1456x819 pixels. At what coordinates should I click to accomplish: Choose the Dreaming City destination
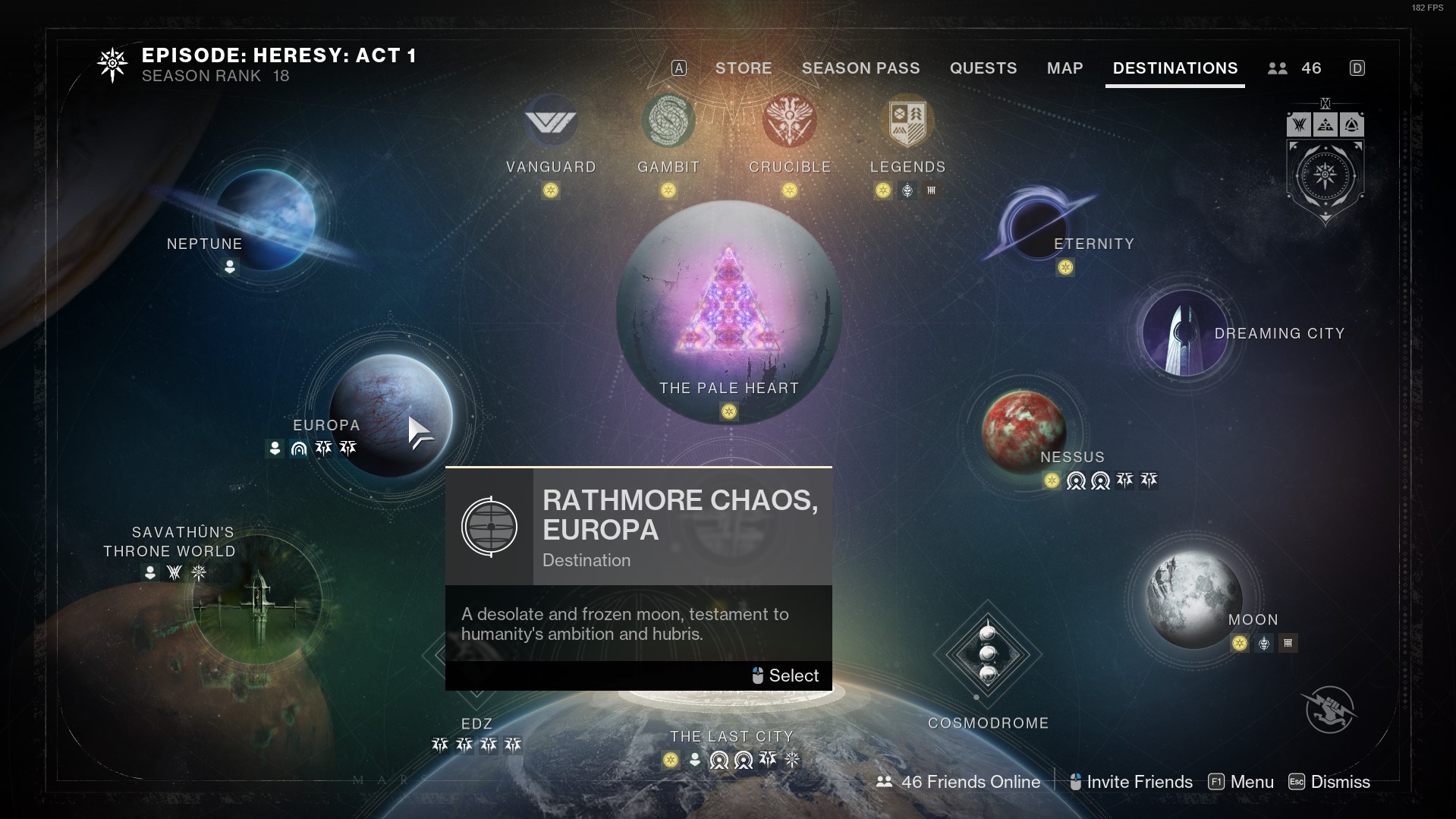[x=1184, y=333]
